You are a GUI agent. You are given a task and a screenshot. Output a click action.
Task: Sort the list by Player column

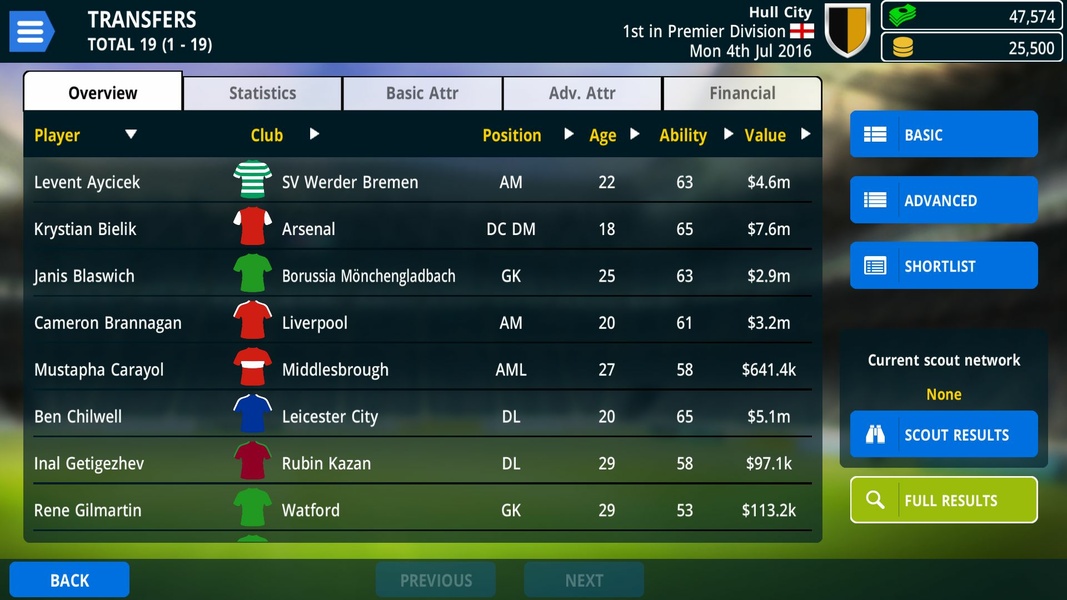click(x=57, y=135)
